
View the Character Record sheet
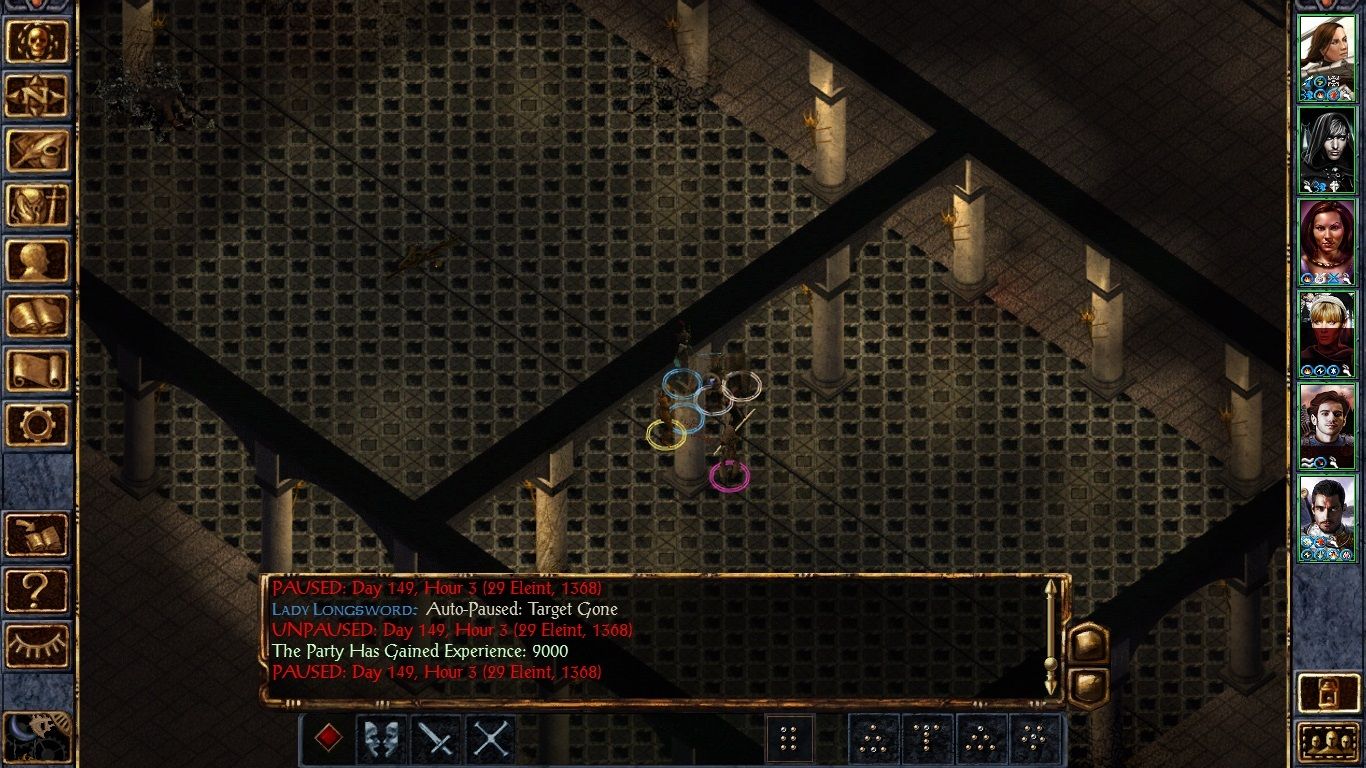[x=37, y=258]
